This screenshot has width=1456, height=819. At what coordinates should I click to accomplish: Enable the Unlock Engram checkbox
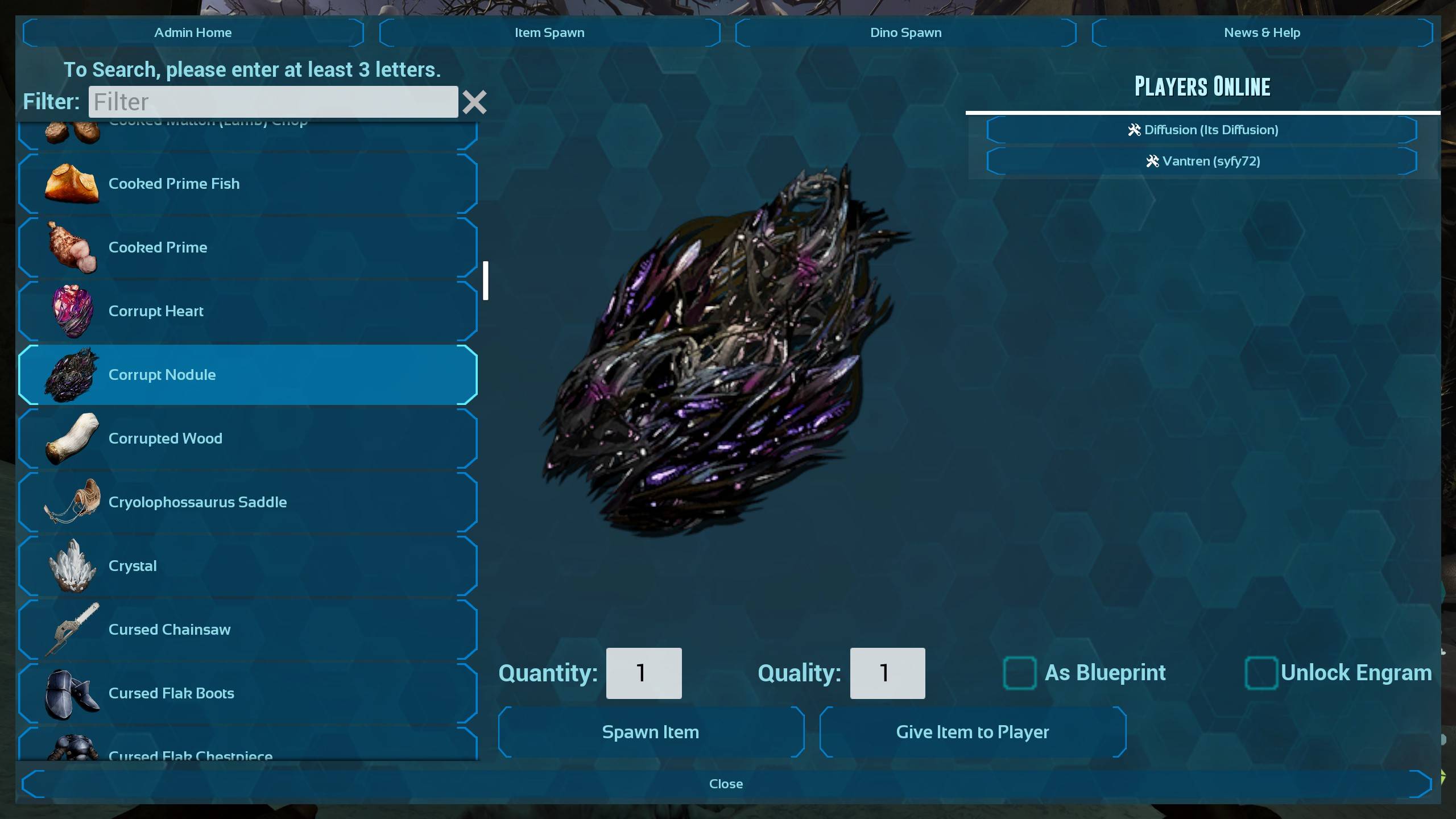coord(1261,673)
